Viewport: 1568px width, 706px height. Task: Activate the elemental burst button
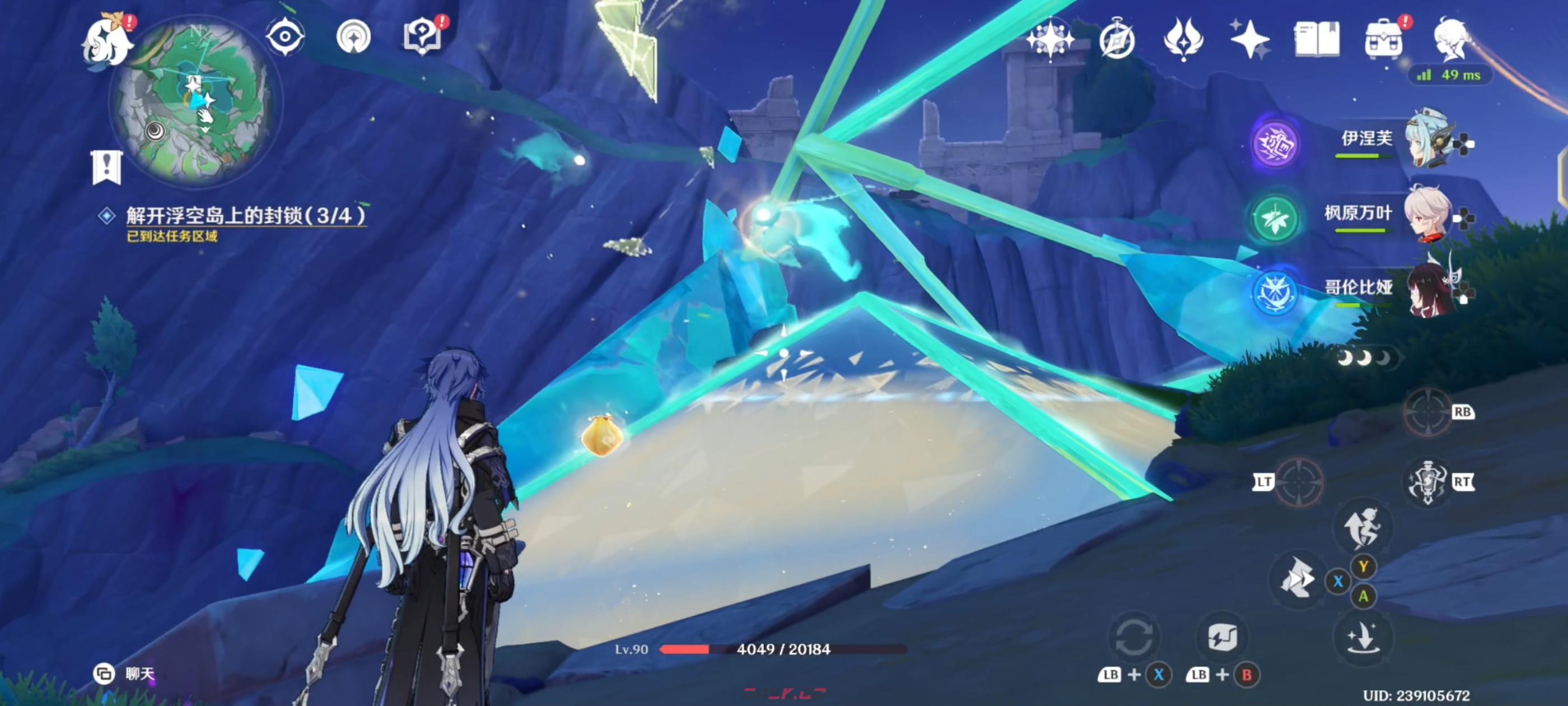click(1427, 482)
